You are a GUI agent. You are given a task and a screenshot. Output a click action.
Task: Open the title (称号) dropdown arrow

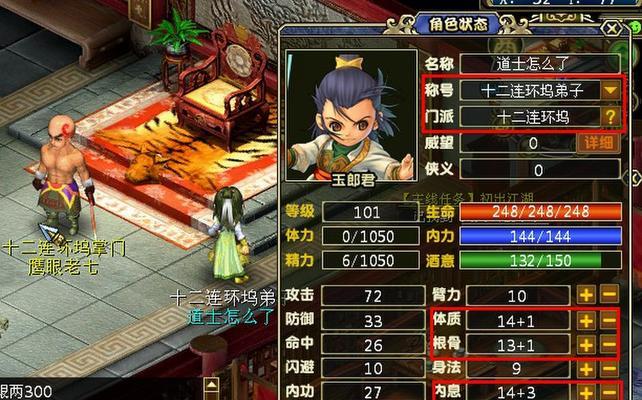[x=610, y=90]
